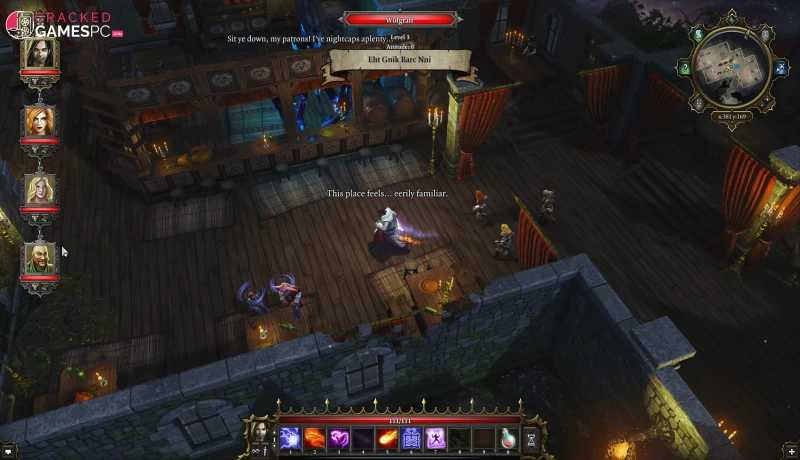Select the dark-haired hero party portrait
Viewport: 800px width, 460px height.
pyautogui.click(x=40, y=53)
